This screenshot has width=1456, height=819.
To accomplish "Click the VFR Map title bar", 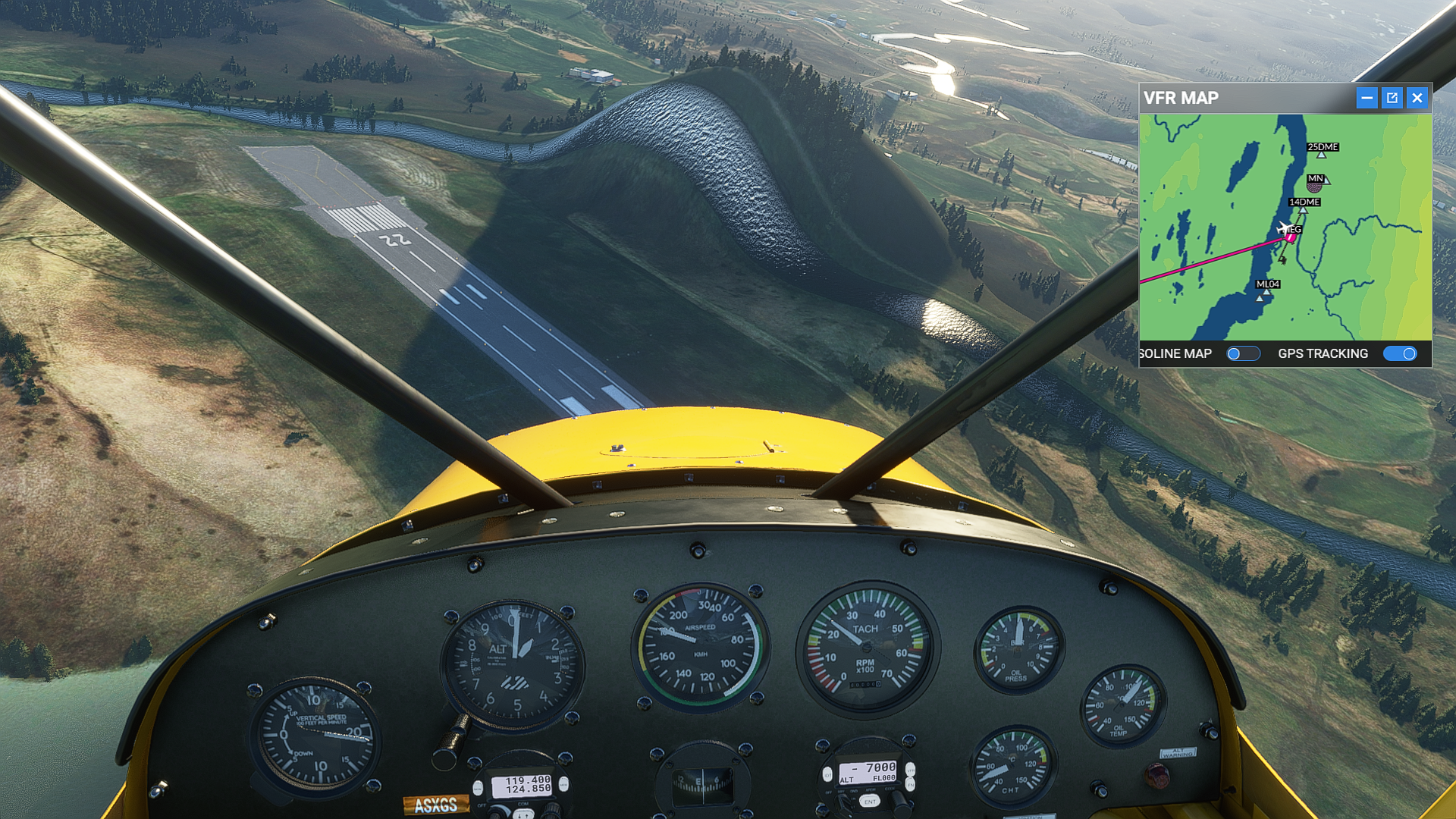I will point(1244,98).
